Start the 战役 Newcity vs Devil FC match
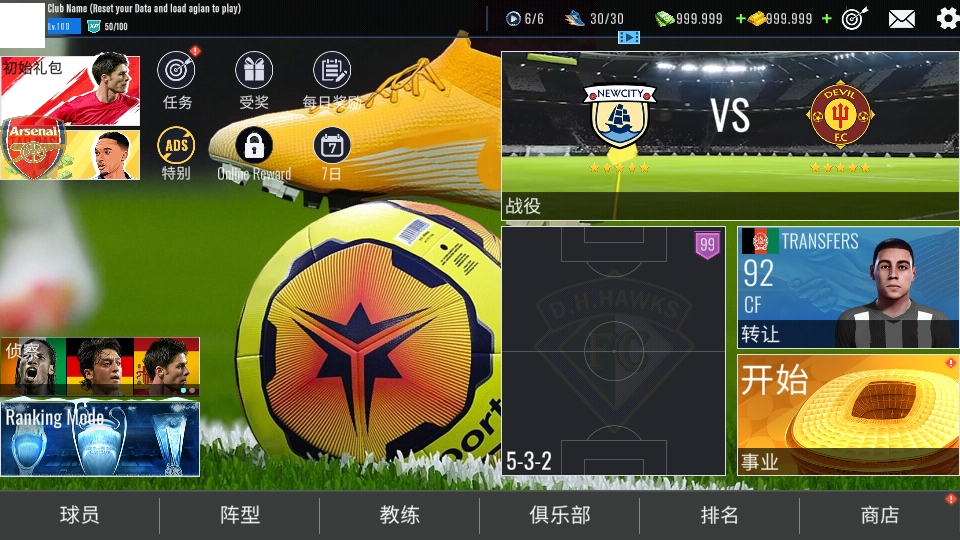This screenshot has width=960, height=540. [x=730, y=135]
